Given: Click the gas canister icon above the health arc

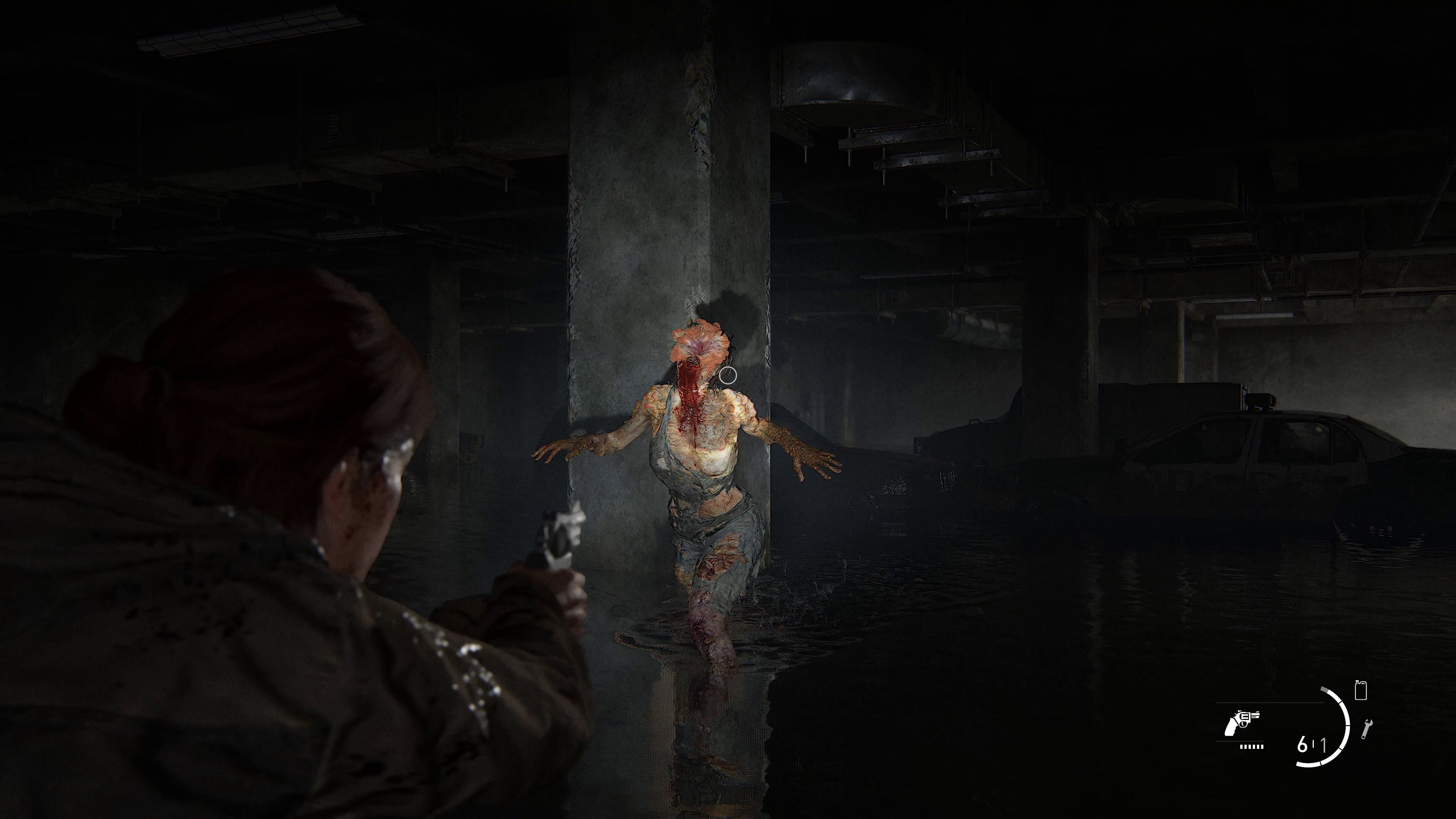Looking at the screenshot, I should point(1361,691).
